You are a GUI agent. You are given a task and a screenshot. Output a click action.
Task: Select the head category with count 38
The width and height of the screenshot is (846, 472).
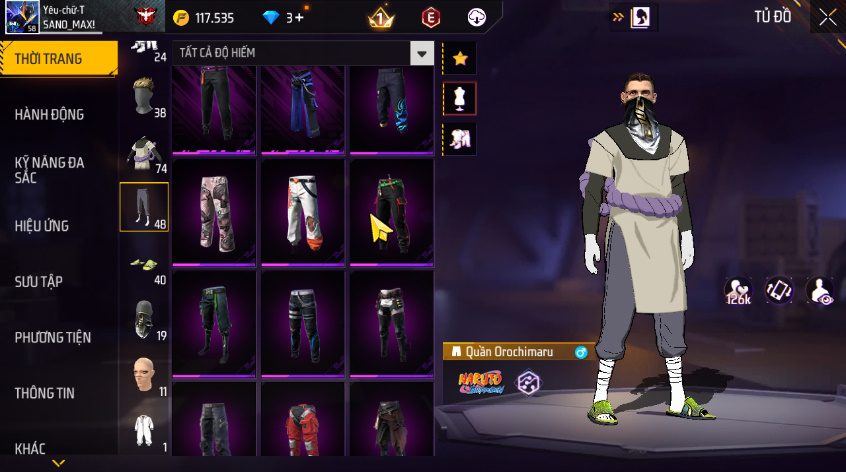click(144, 96)
